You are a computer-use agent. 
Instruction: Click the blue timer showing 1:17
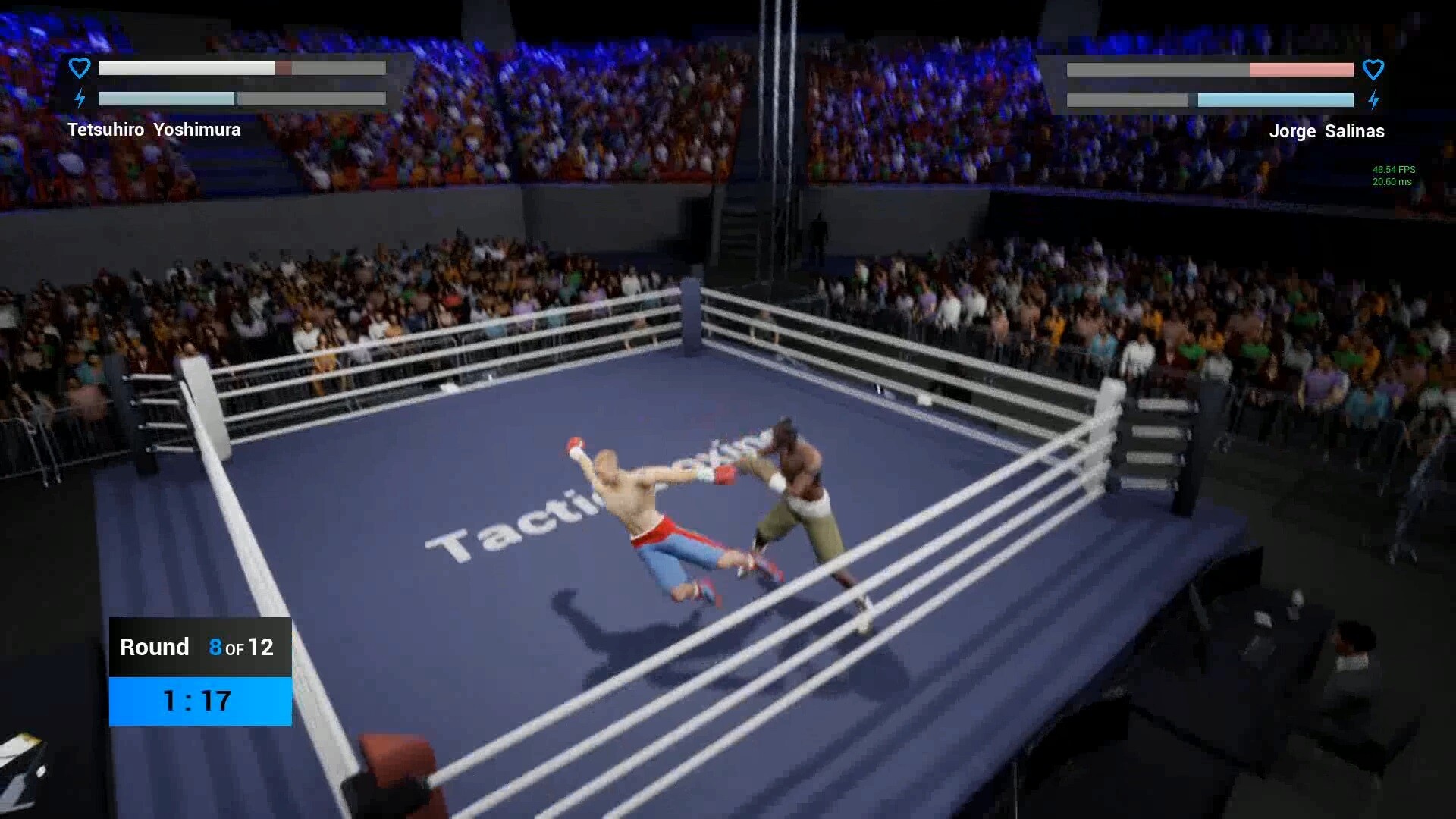(196, 701)
